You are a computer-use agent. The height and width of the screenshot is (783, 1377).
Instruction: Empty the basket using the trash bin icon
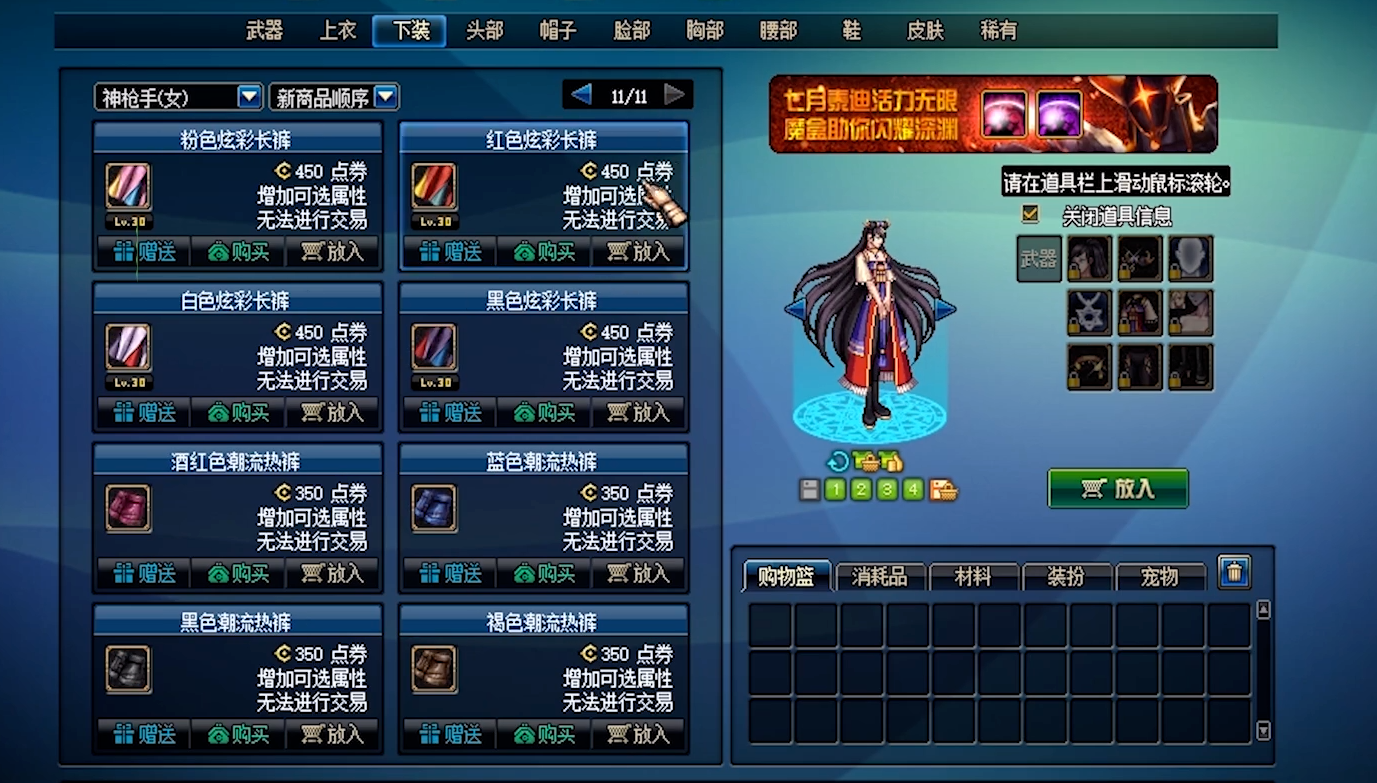(x=1234, y=570)
